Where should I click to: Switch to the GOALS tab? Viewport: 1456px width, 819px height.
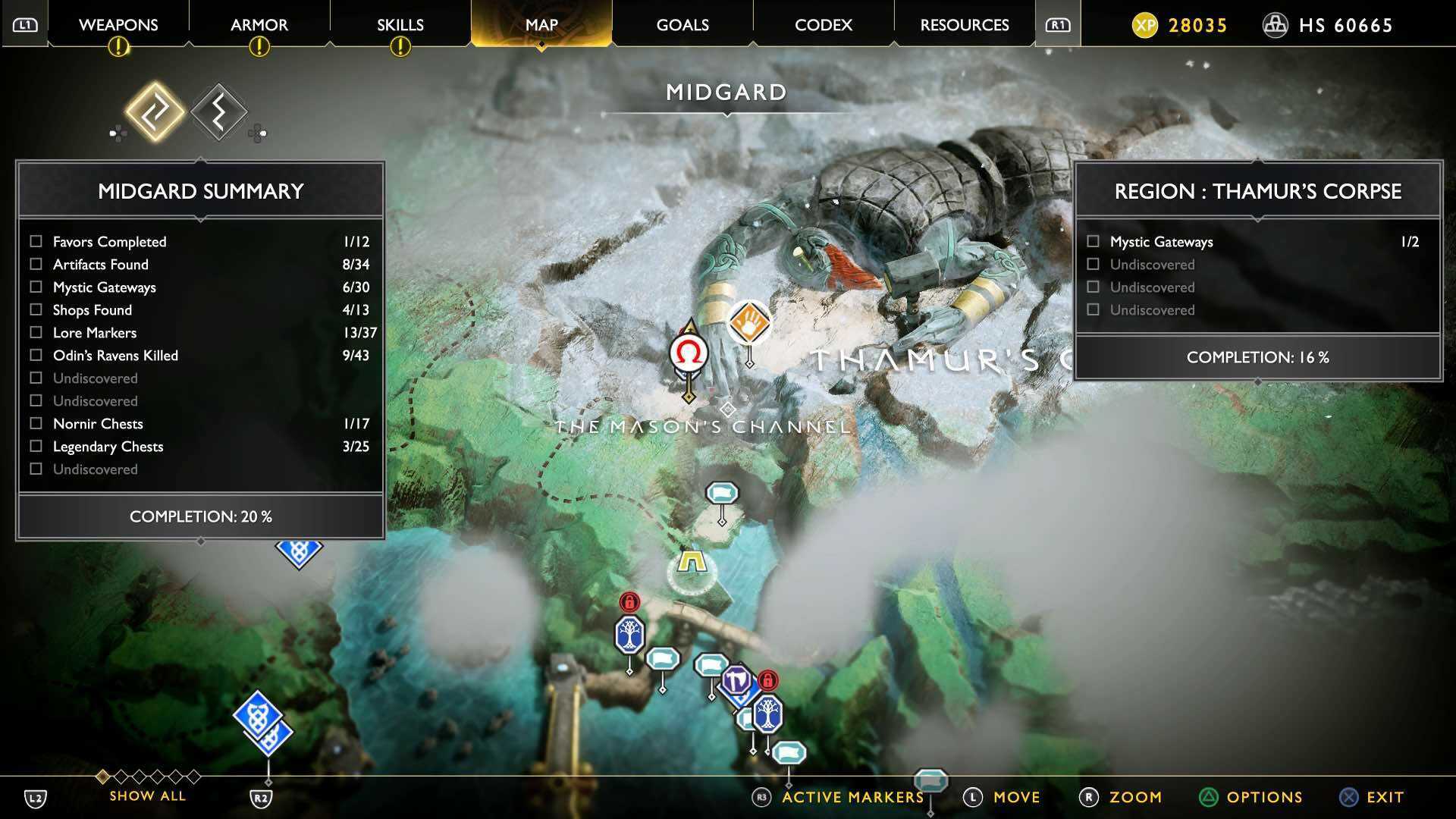coord(682,25)
